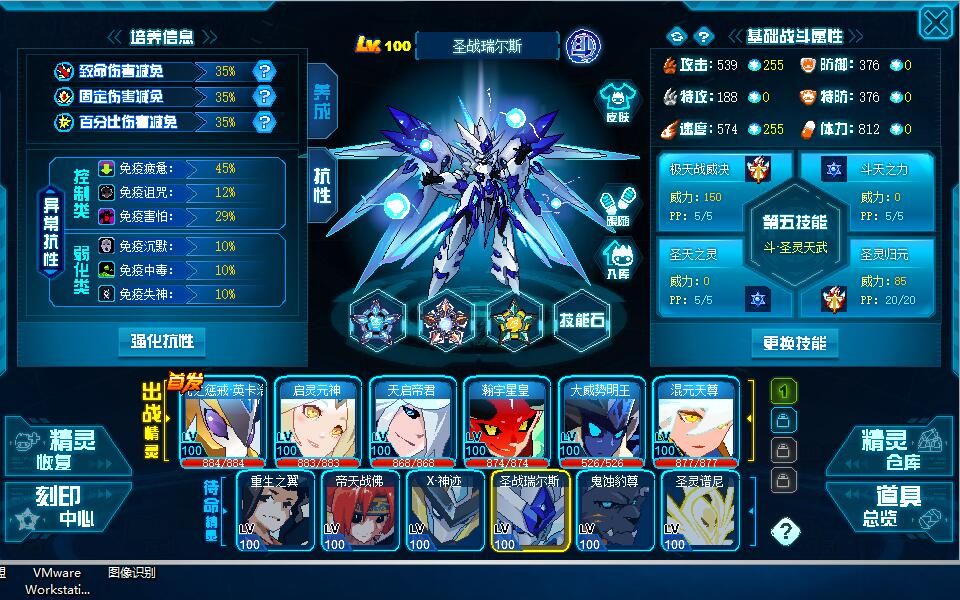Send spirit to storage with 入库
Screen dimensions: 960x600
[618, 257]
